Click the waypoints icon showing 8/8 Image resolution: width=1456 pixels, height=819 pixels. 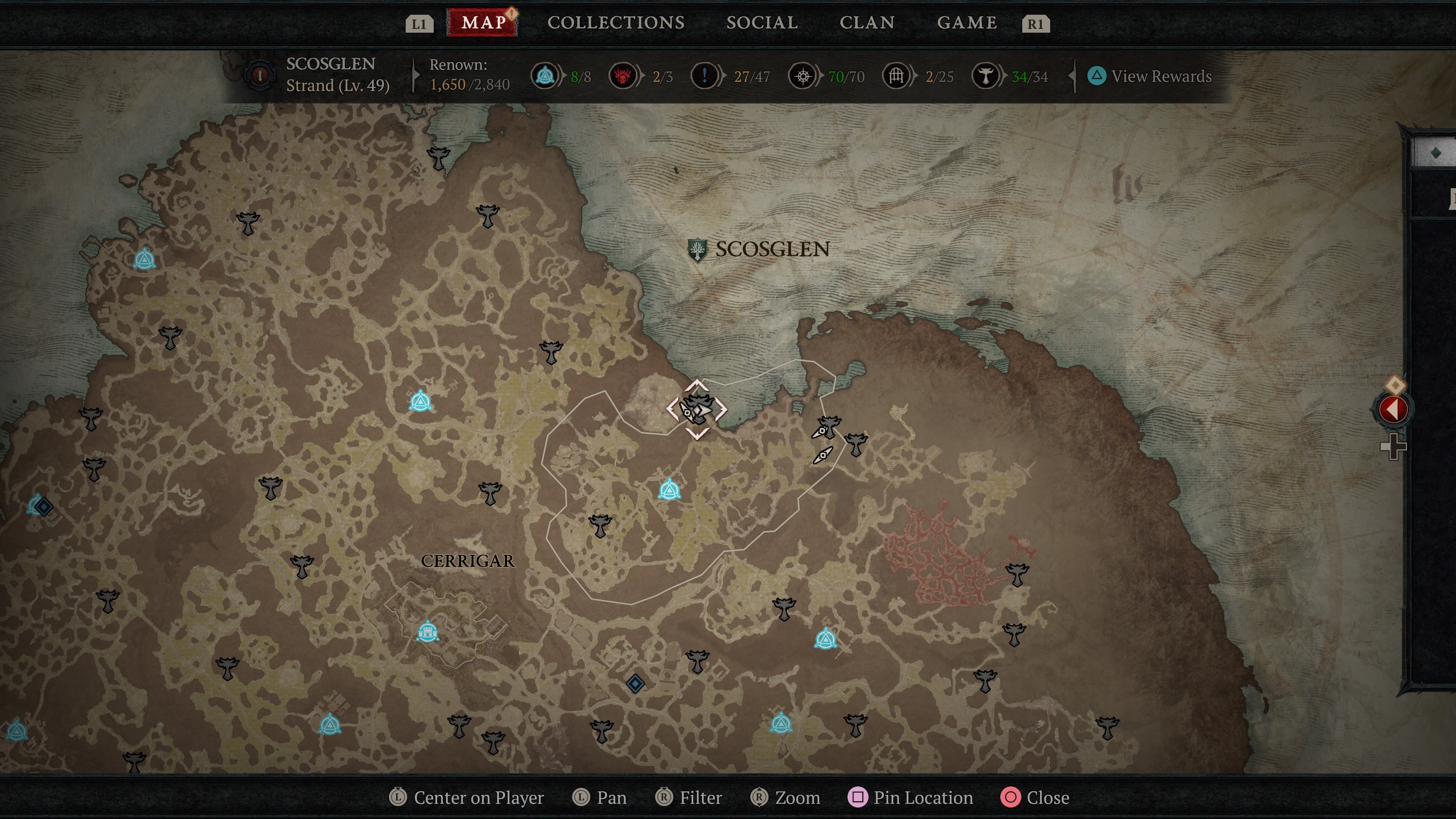tap(544, 76)
